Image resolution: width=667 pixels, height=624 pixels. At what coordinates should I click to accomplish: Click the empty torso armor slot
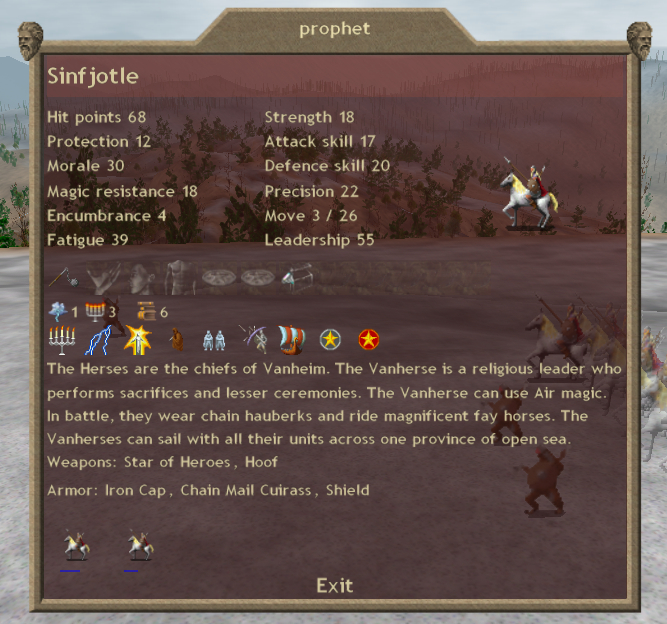pos(180,277)
